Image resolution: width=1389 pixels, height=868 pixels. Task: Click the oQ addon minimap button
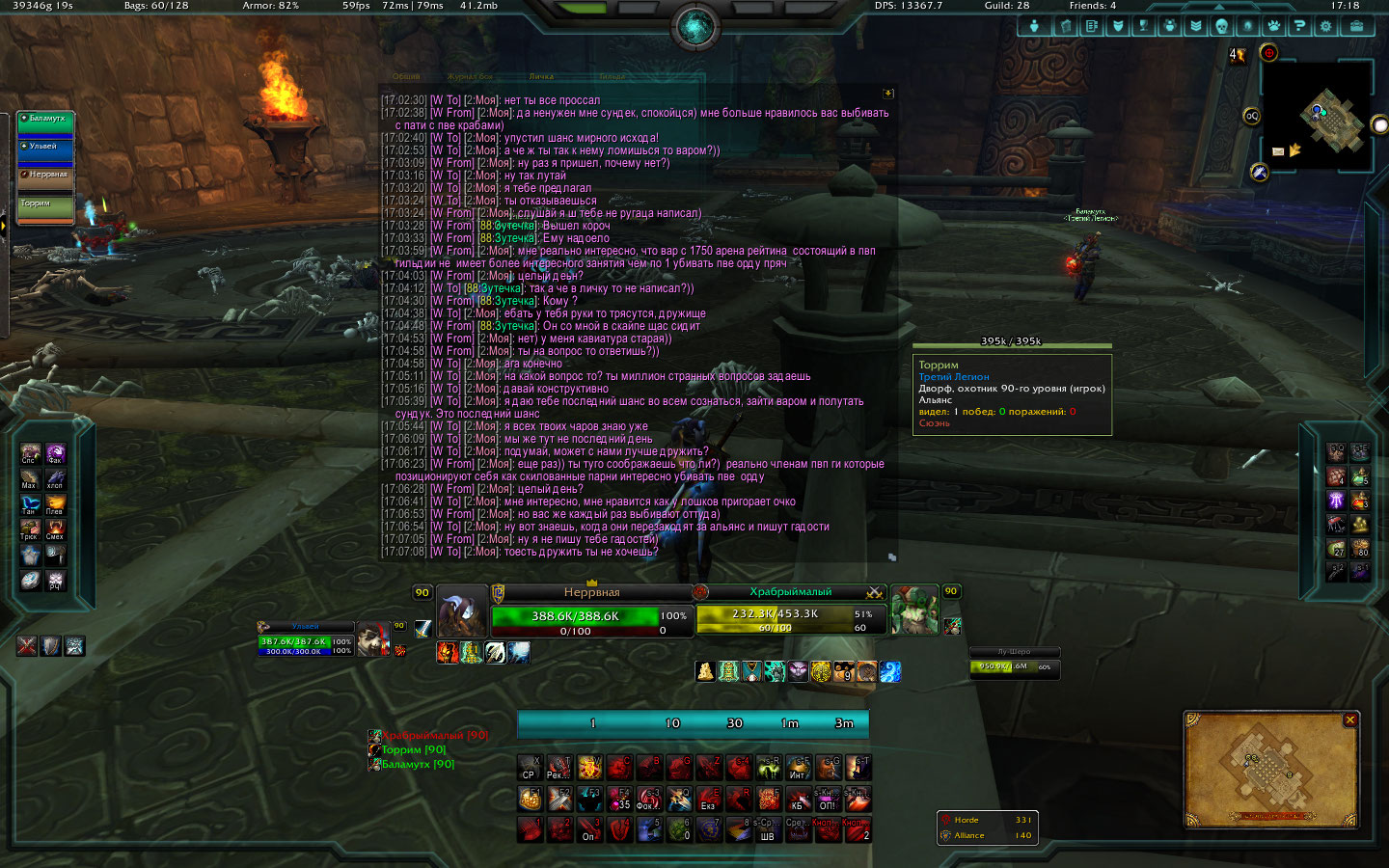click(x=1251, y=116)
